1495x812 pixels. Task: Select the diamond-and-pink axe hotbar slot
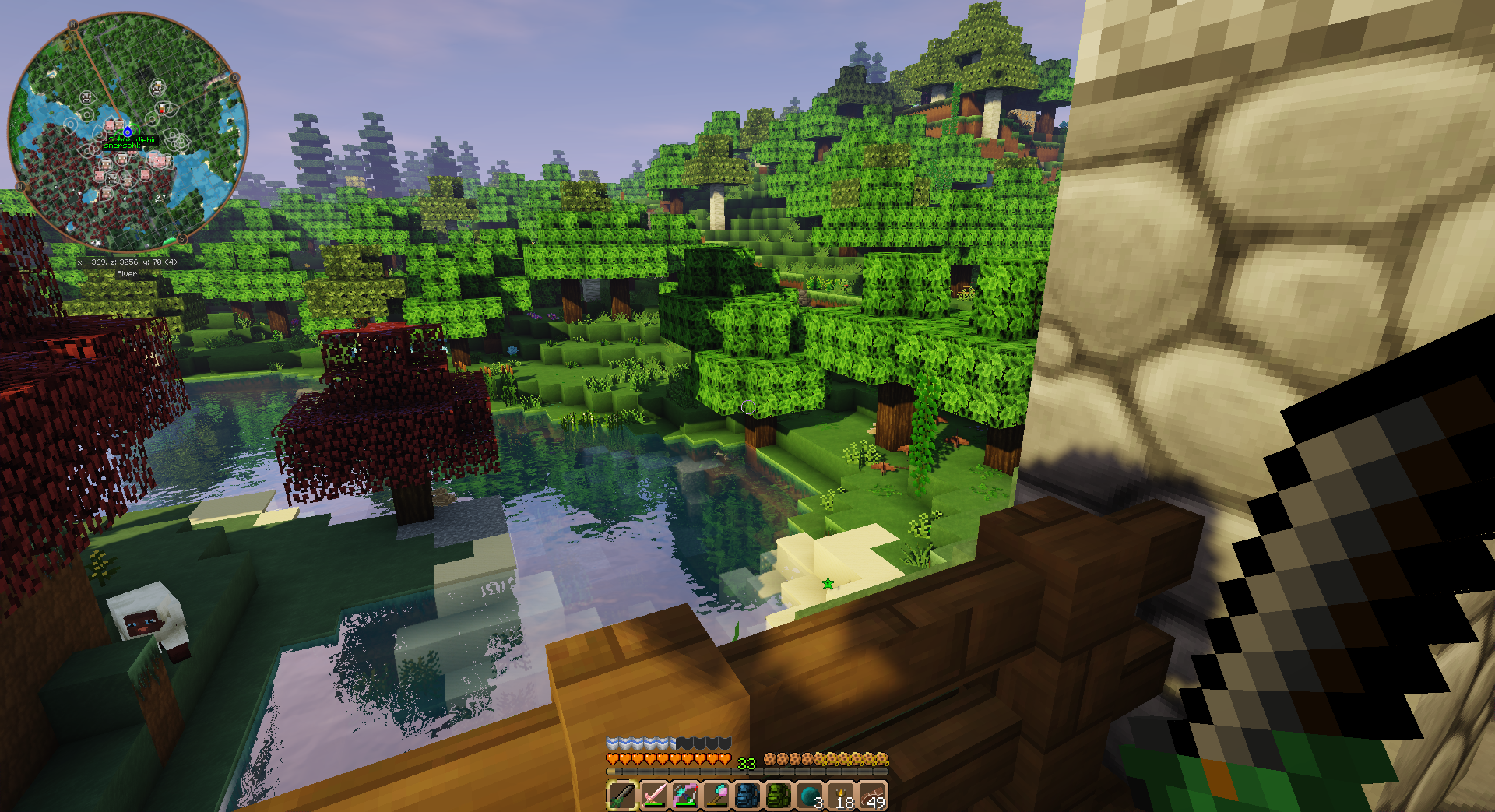point(716,796)
